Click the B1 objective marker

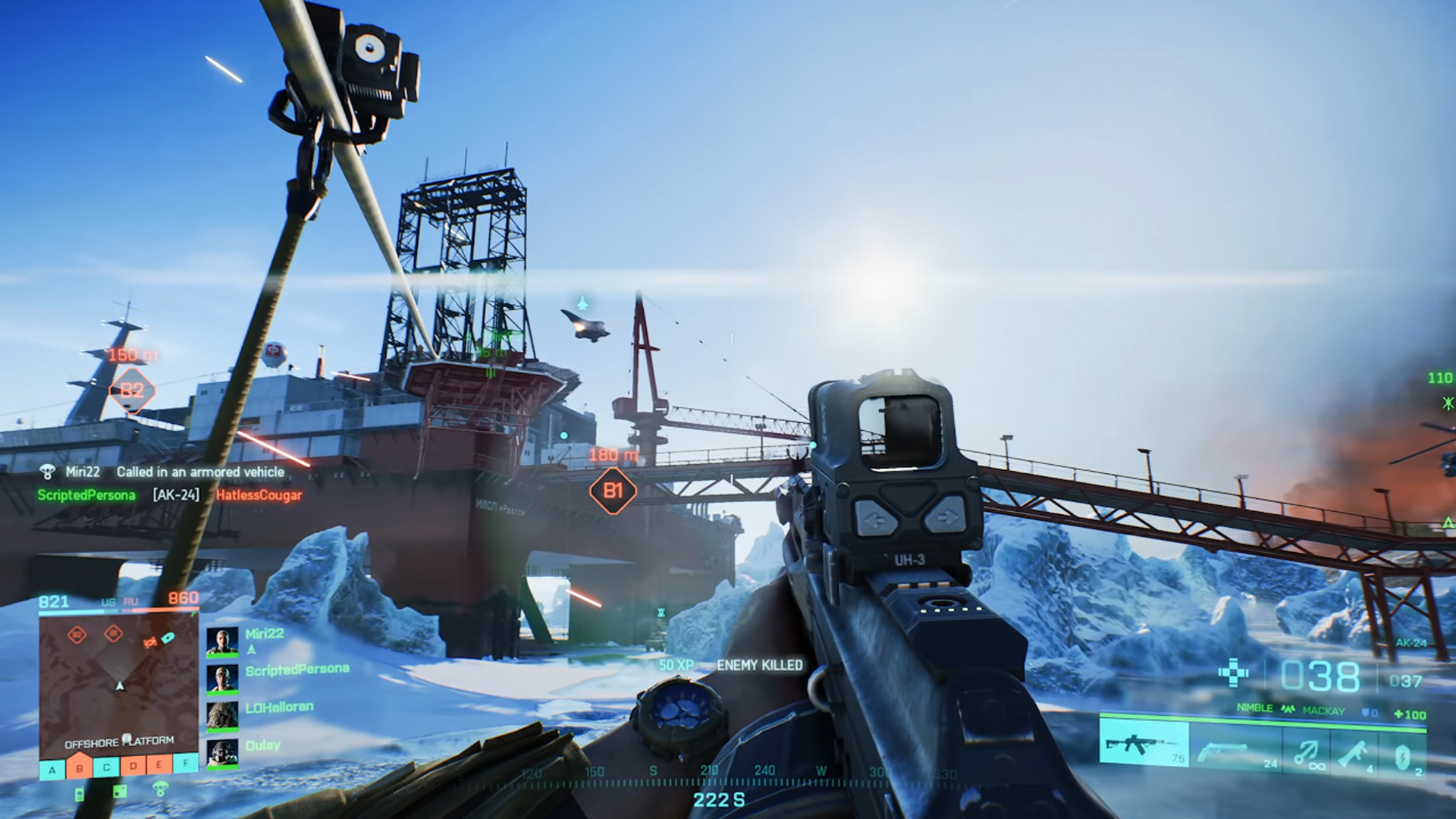[x=613, y=491]
